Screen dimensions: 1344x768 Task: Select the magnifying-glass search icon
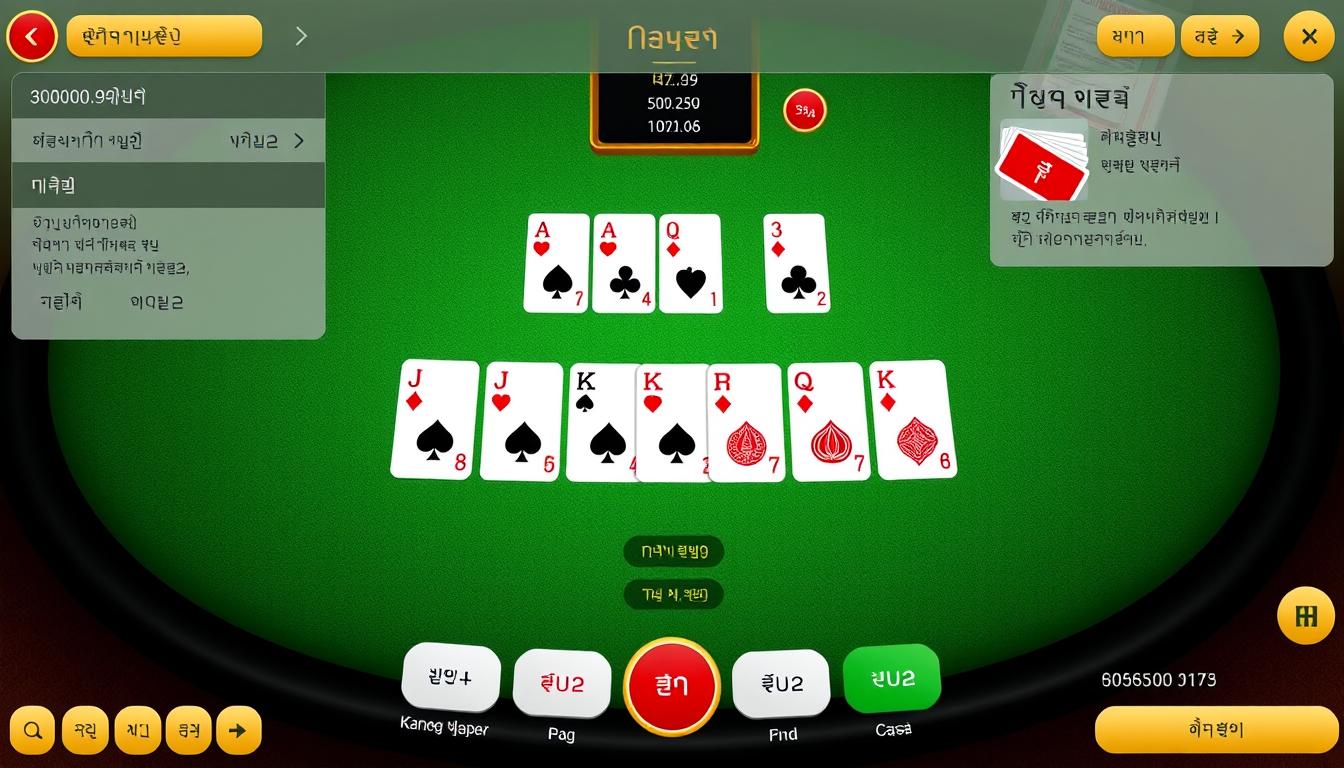pos(31,730)
